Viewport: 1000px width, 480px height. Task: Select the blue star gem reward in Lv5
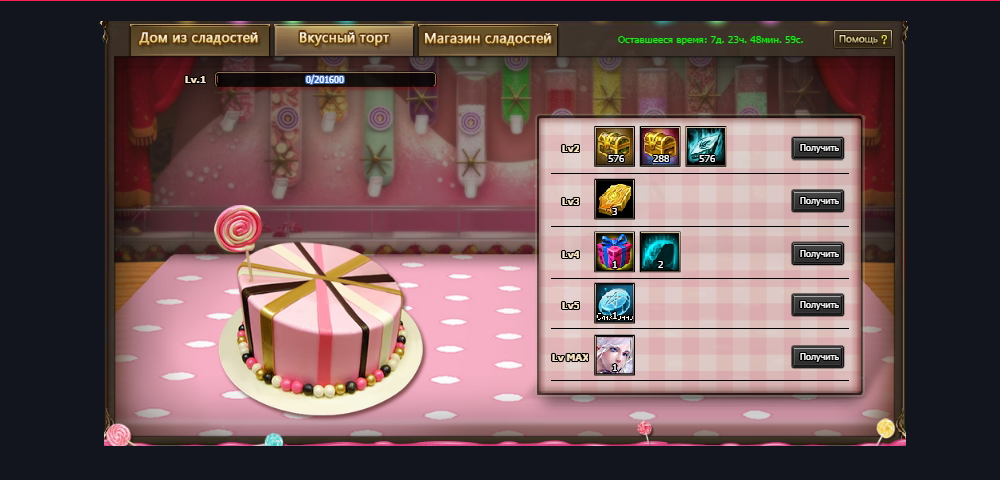(x=615, y=303)
